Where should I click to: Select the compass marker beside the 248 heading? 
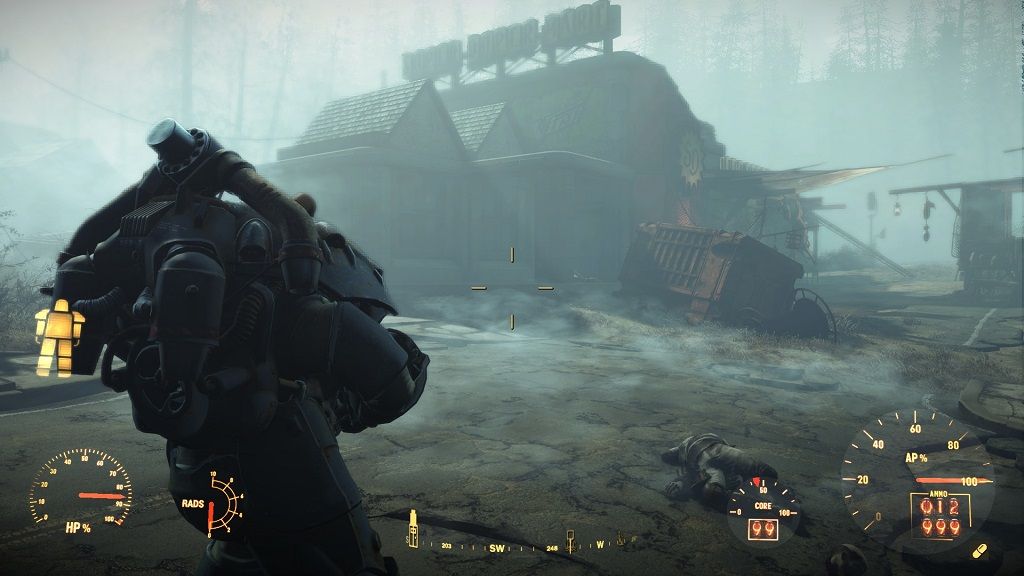tap(570, 541)
